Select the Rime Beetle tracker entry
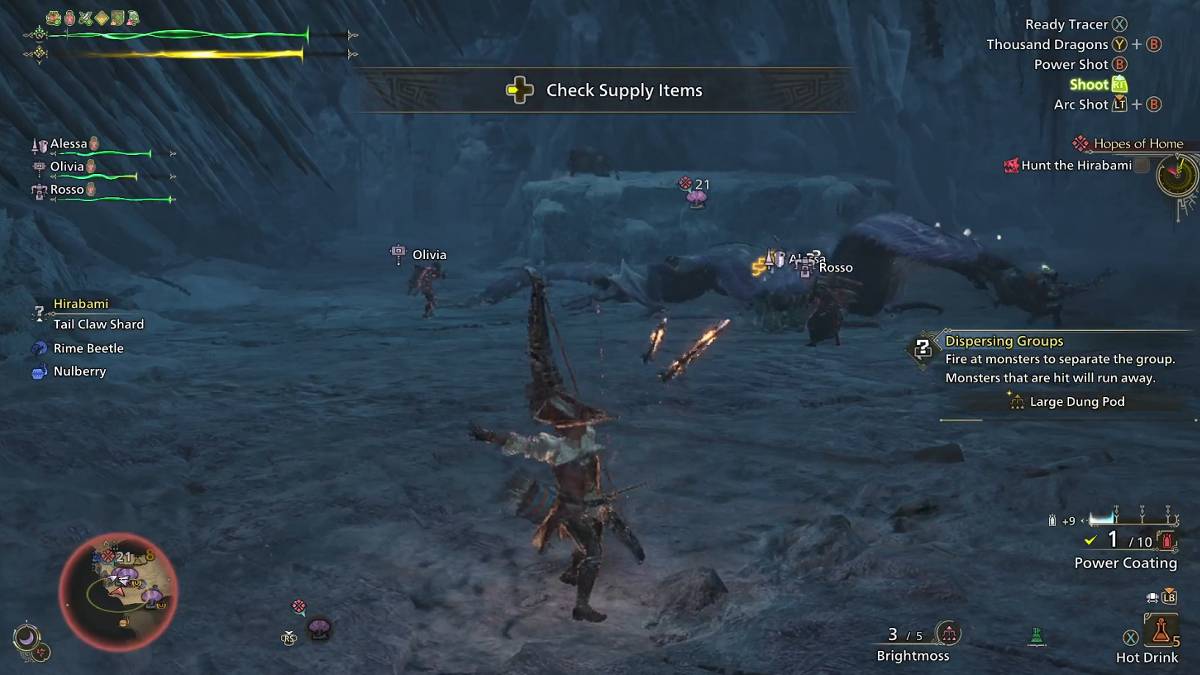Image resolution: width=1200 pixels, height=675 pixels. pyautogui.click(x=88, y=348)
